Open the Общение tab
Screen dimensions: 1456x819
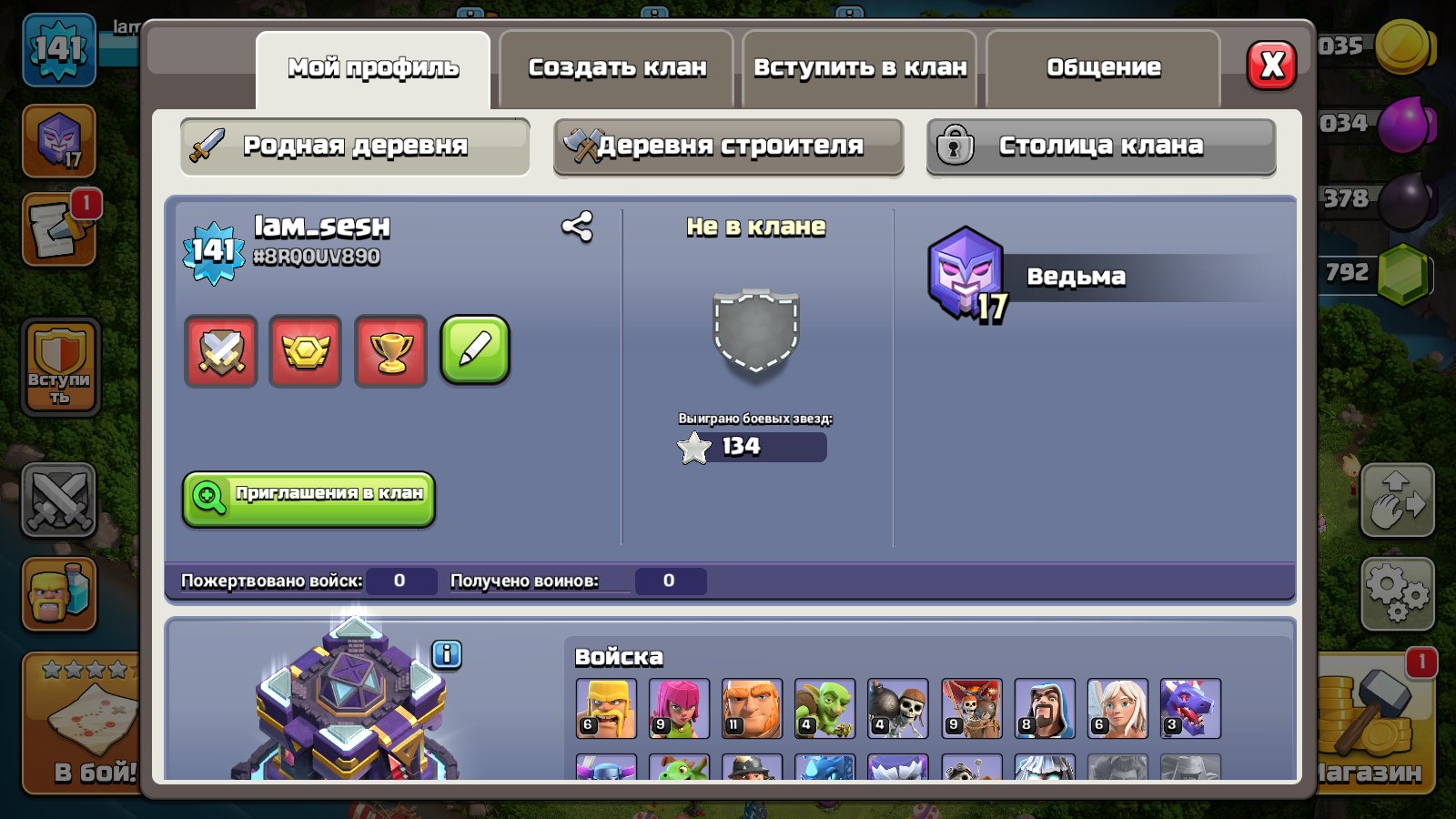coord(1102,66)
